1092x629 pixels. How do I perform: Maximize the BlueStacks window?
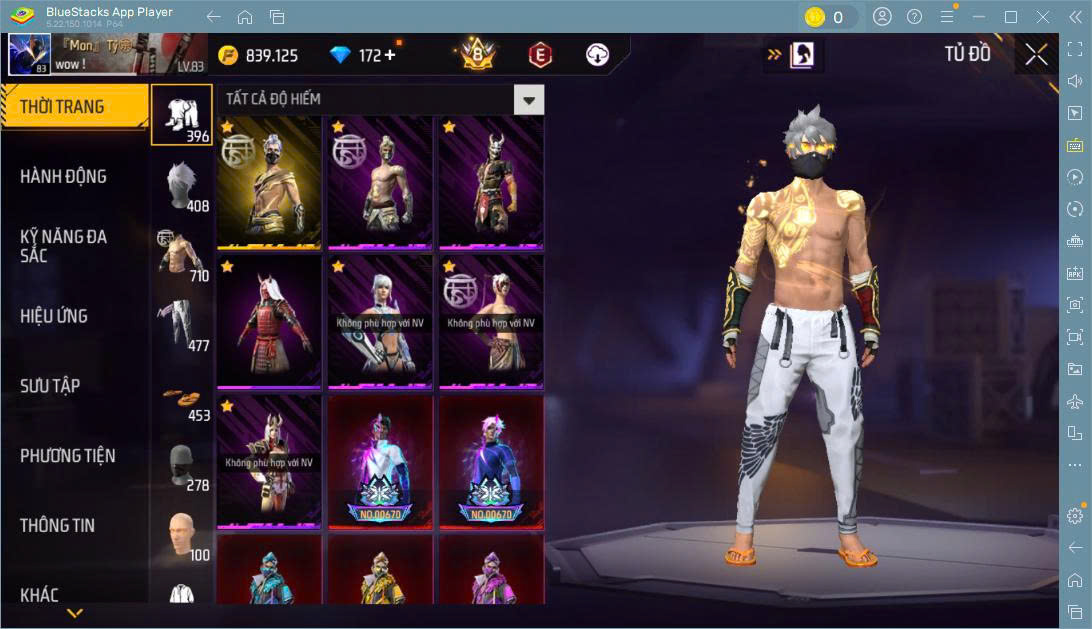click(1011, 17)
